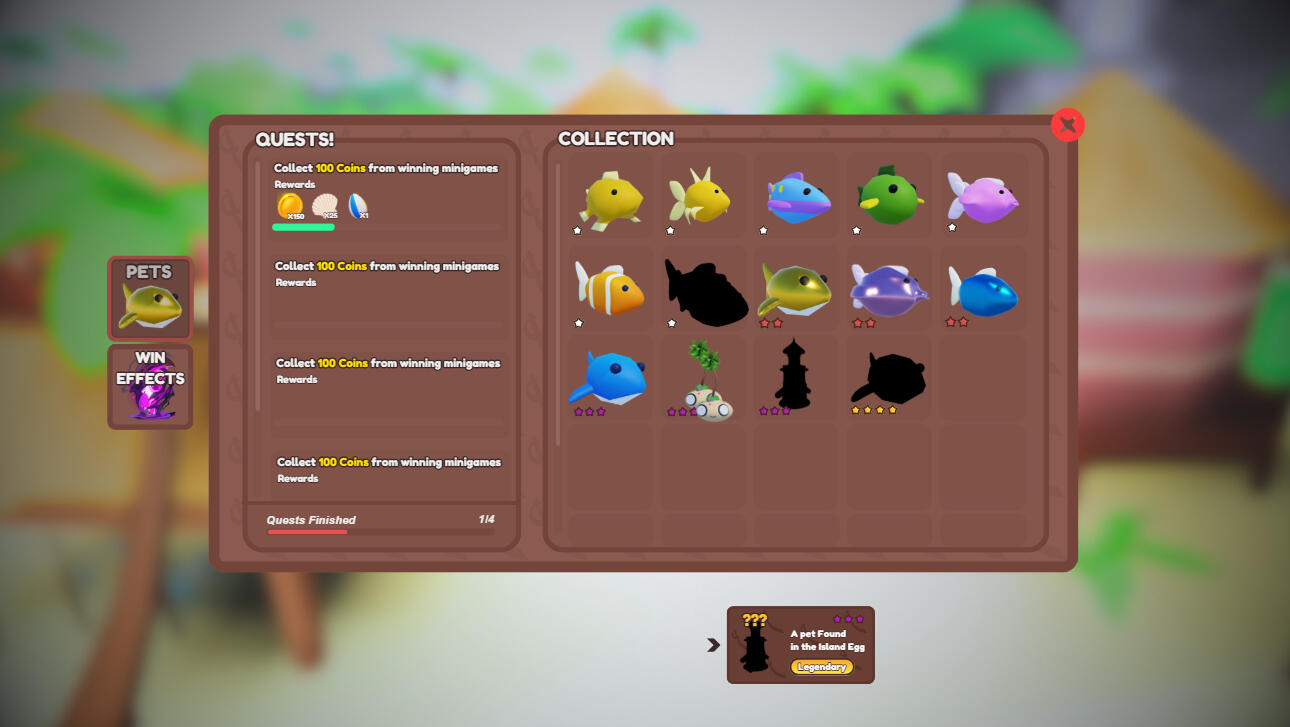
Task: Select the orange clownfish pet
Action: 609,289
